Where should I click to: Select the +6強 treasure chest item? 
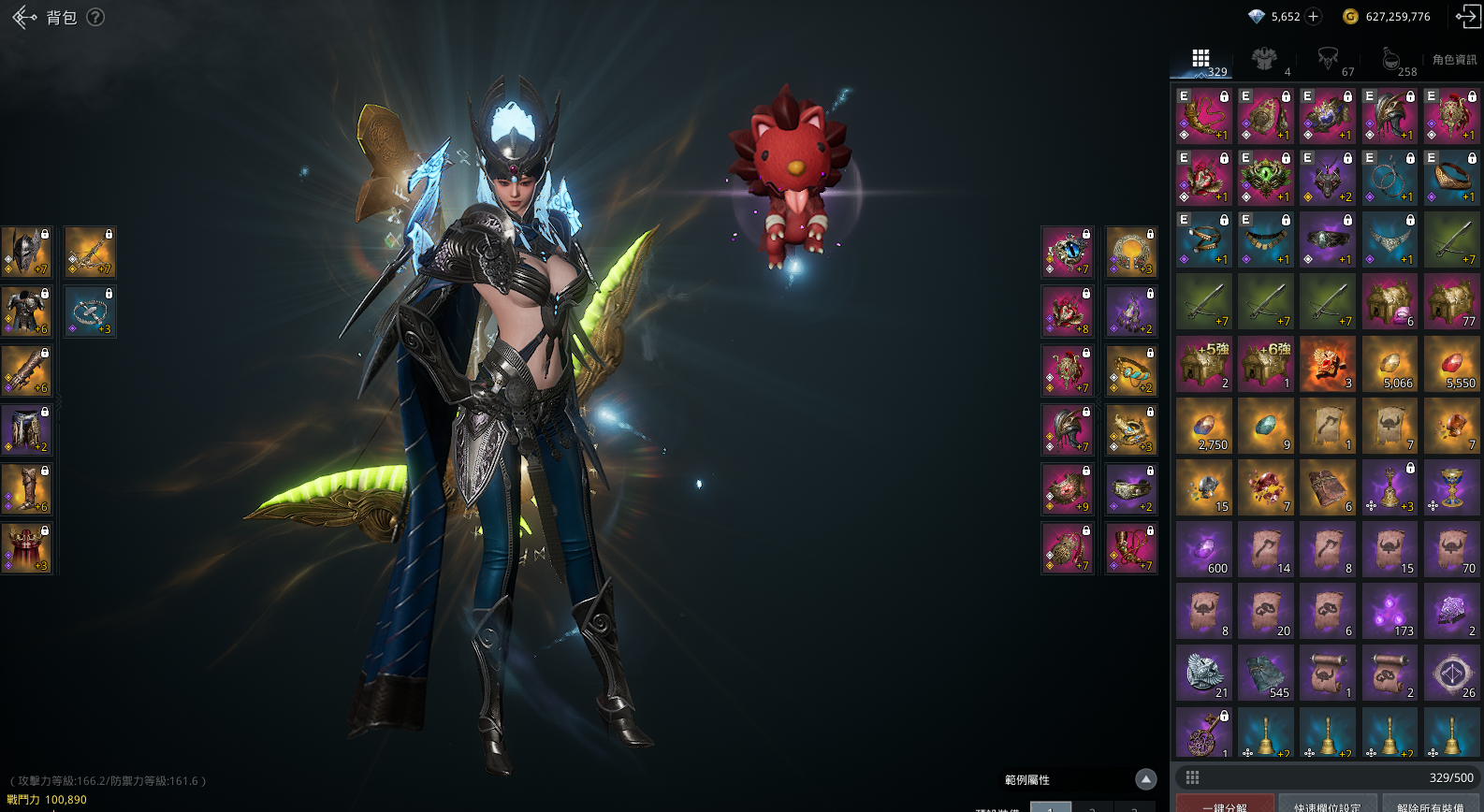[x=1265, y=364]
